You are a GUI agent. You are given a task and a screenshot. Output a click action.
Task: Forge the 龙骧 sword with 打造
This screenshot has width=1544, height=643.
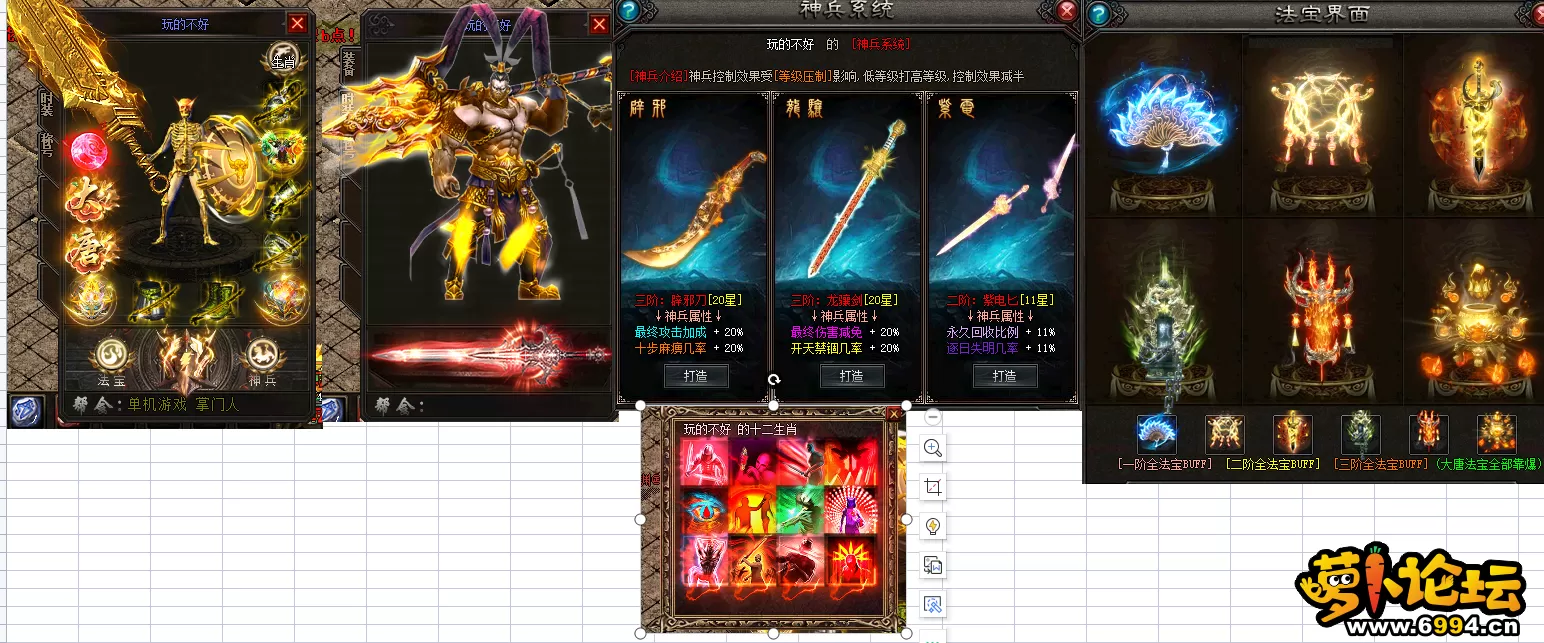tap(852, 376)
